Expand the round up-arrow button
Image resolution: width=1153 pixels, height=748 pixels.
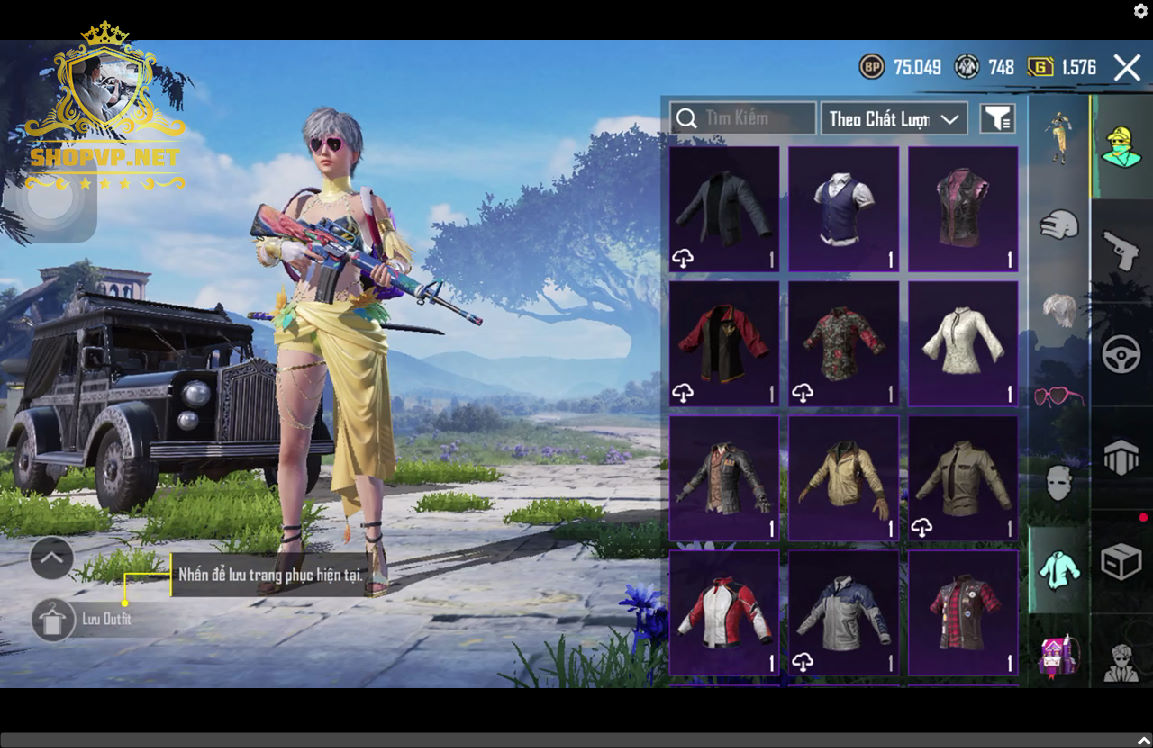coord(52,558)
